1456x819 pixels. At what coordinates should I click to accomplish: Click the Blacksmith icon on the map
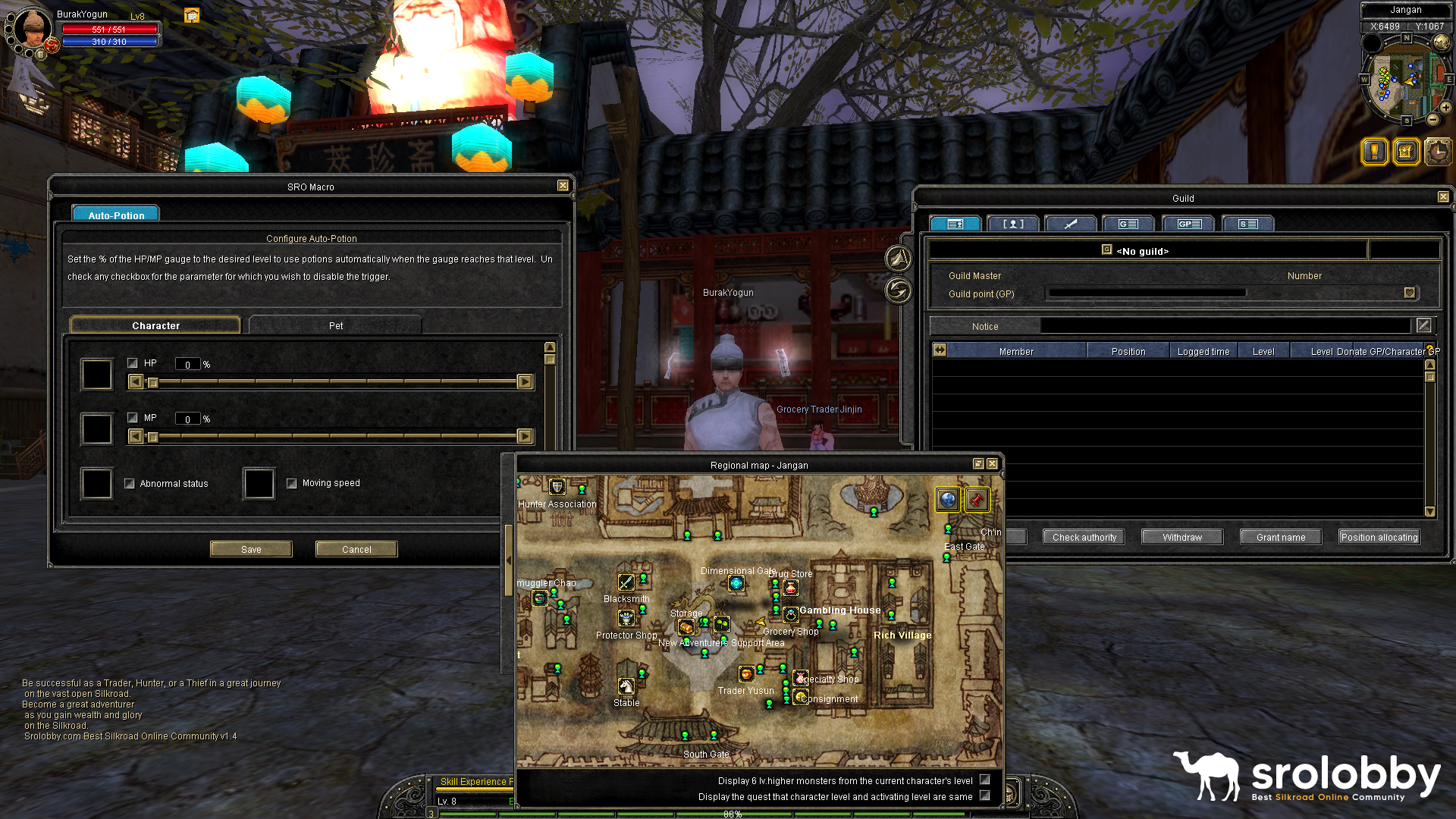[x=626, y=582]
